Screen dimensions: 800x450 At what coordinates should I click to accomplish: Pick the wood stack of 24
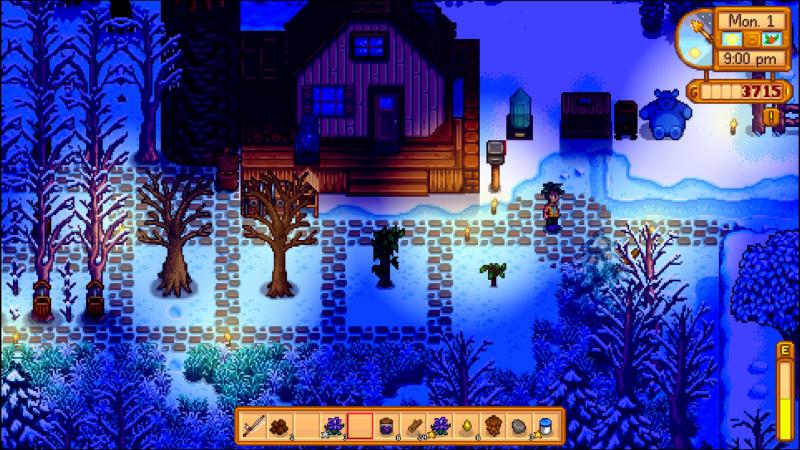click(x=412, y=424)
